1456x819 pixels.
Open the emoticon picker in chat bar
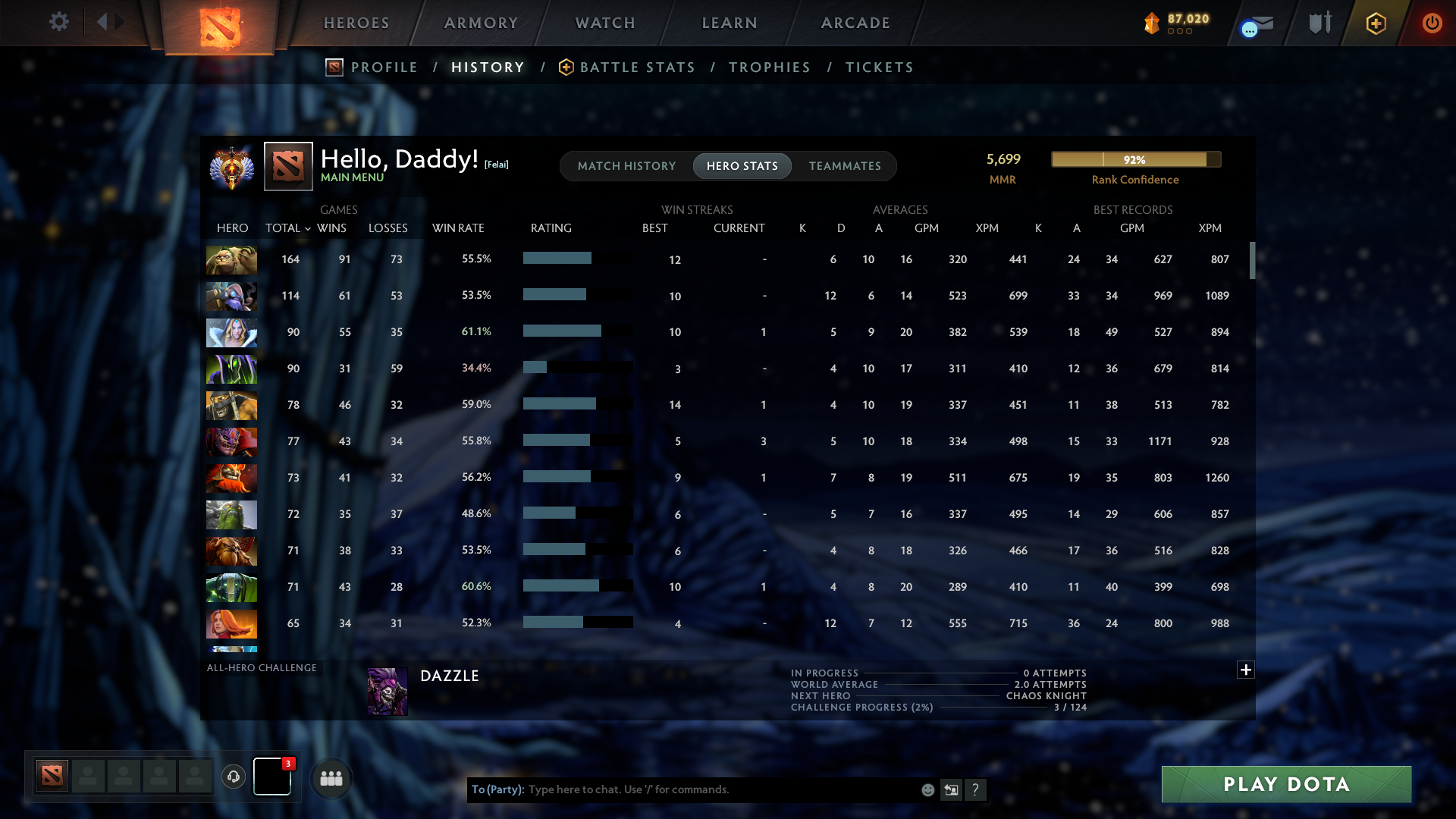coord(927,789)
